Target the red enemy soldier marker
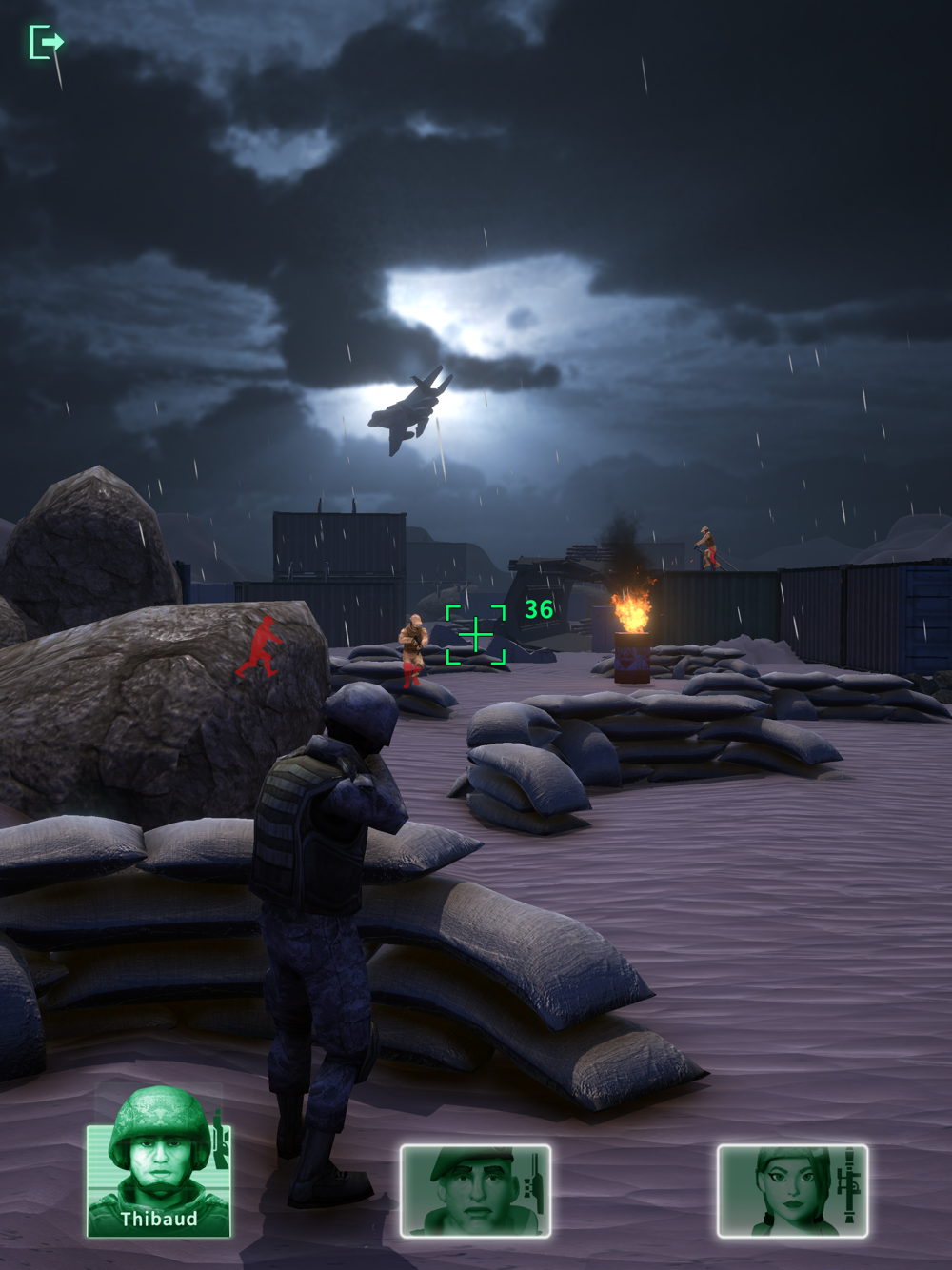Screen dimensions: 952x1270 258,646
